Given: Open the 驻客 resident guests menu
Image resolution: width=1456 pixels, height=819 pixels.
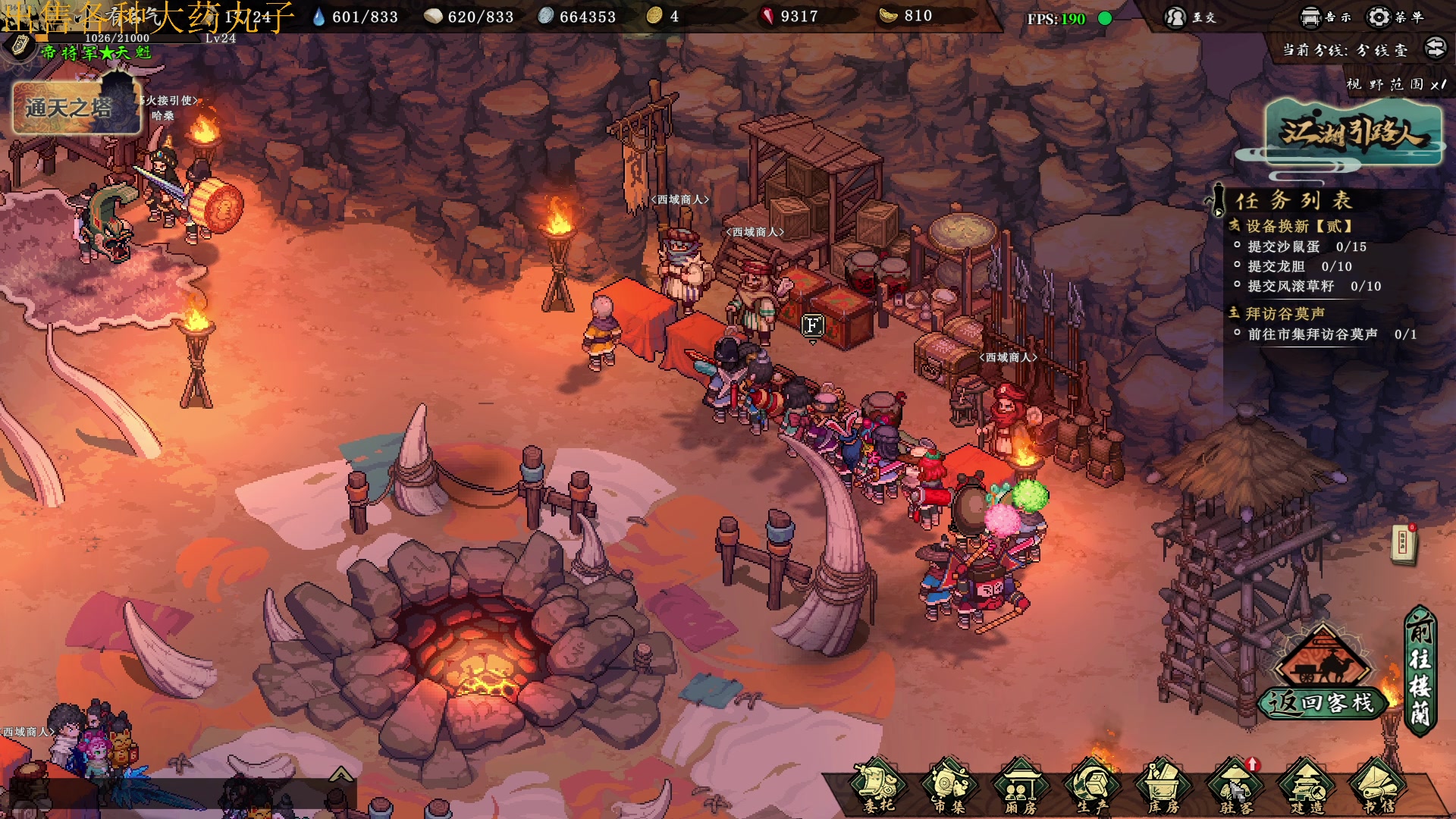Looking at the screenshot, I should coord(1235,787).
